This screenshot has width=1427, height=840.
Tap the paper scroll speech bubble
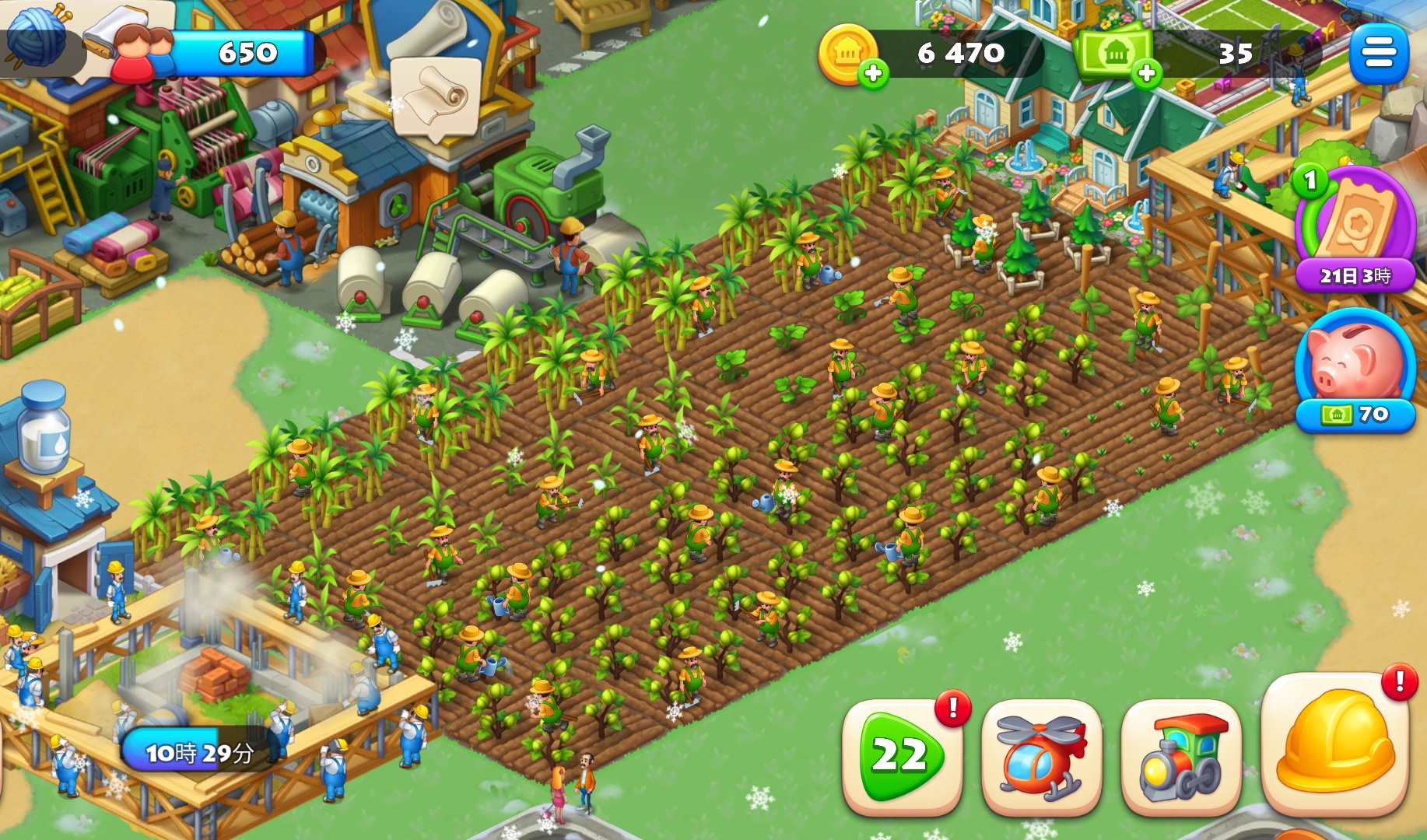pos(435,97)
